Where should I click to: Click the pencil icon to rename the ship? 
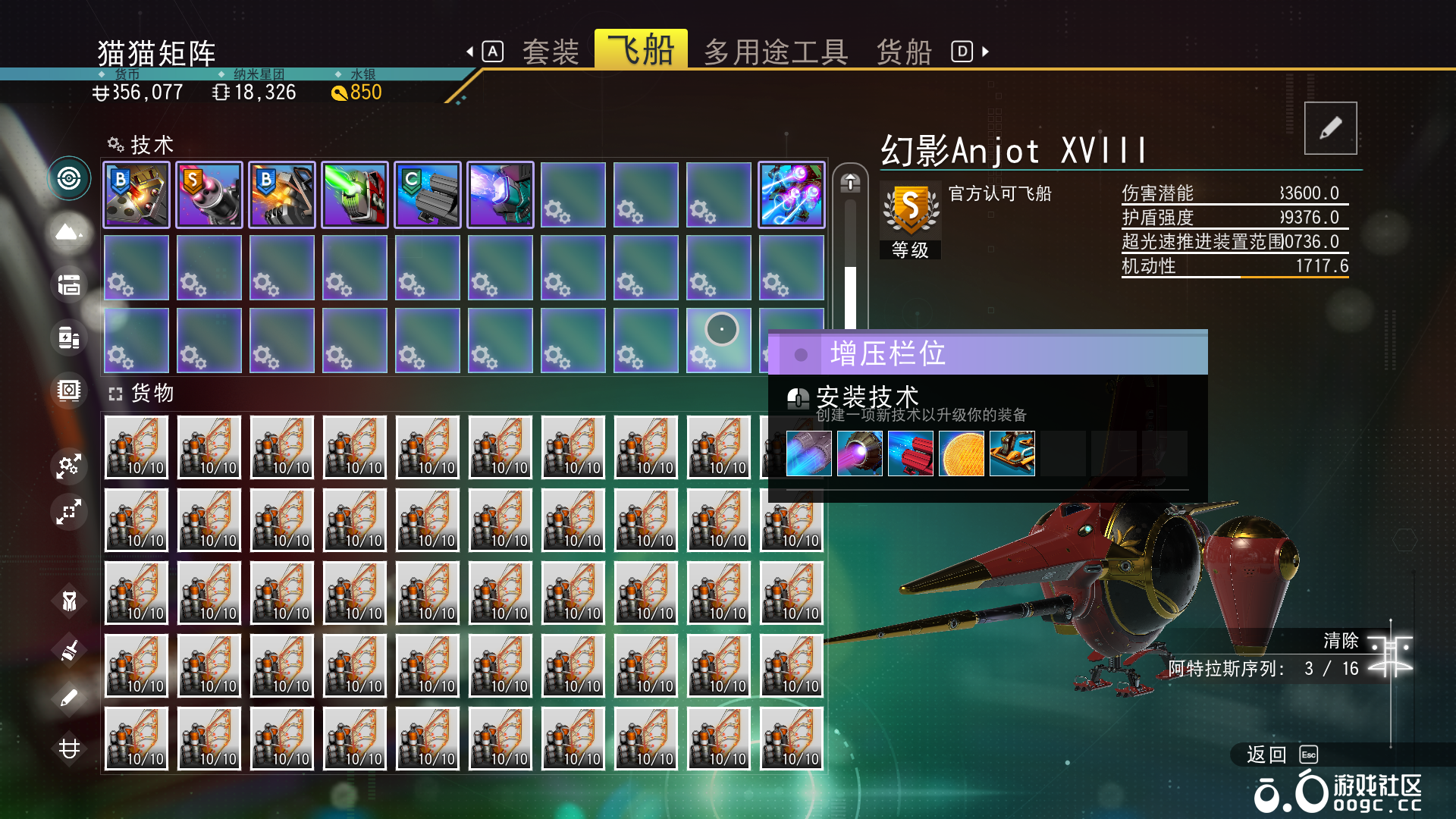pos(1330,128)
